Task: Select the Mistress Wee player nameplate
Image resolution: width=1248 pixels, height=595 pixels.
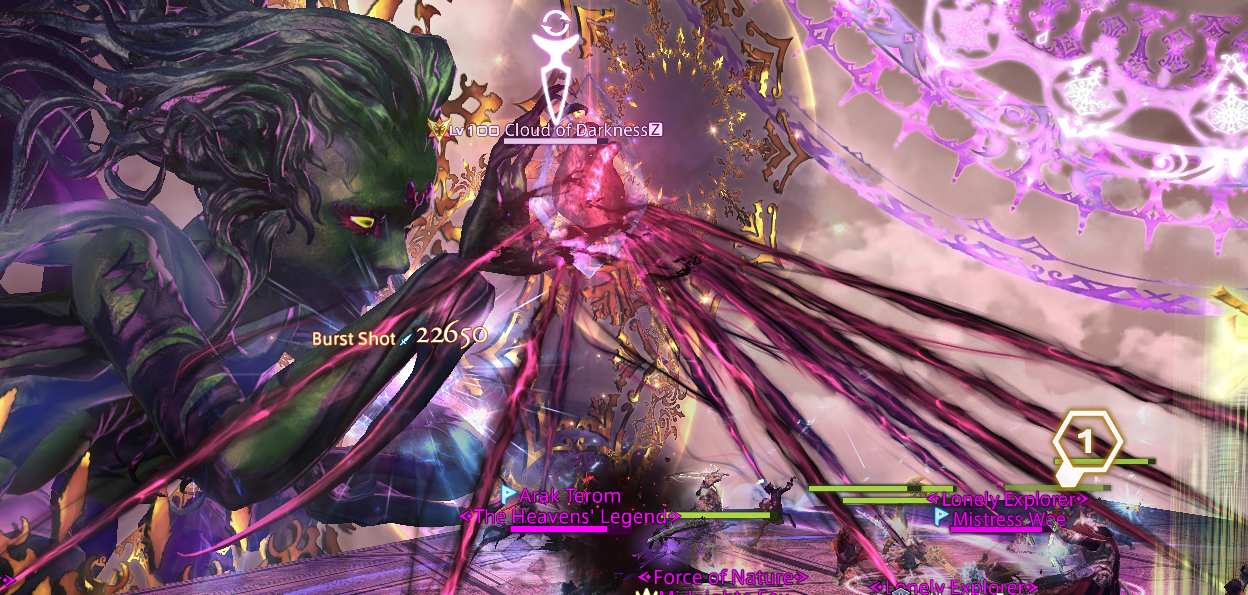Action: point(1008,519)
